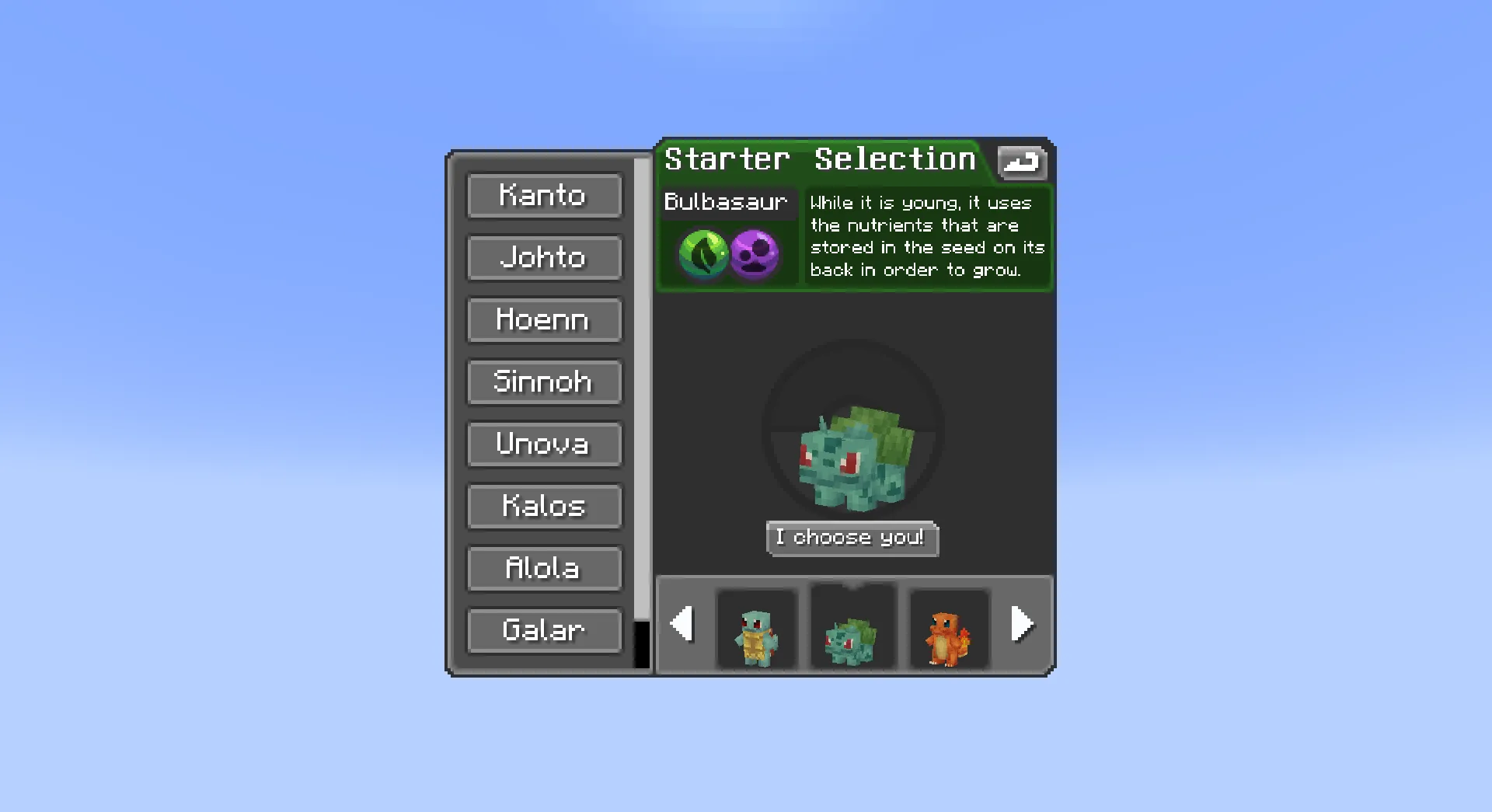This screenshot has height=812, width=1492.
Task: Choose the Unova region
Action: [544, 444]
